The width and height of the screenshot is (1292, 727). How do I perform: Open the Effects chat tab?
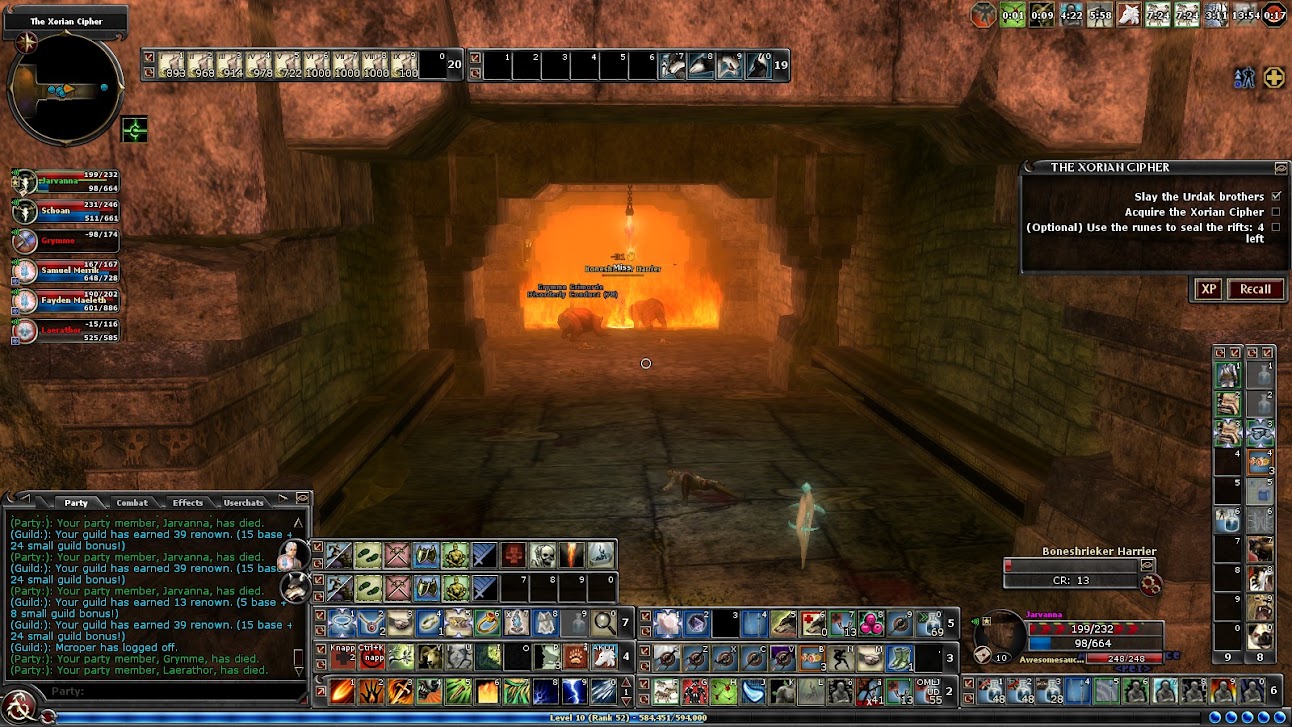point(187,502)
